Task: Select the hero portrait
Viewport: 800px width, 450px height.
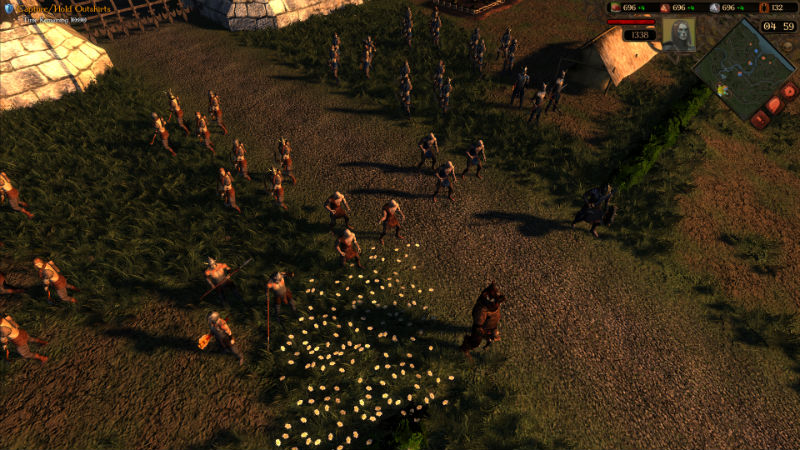Action: pyautogui.click(x=678, y=34)
